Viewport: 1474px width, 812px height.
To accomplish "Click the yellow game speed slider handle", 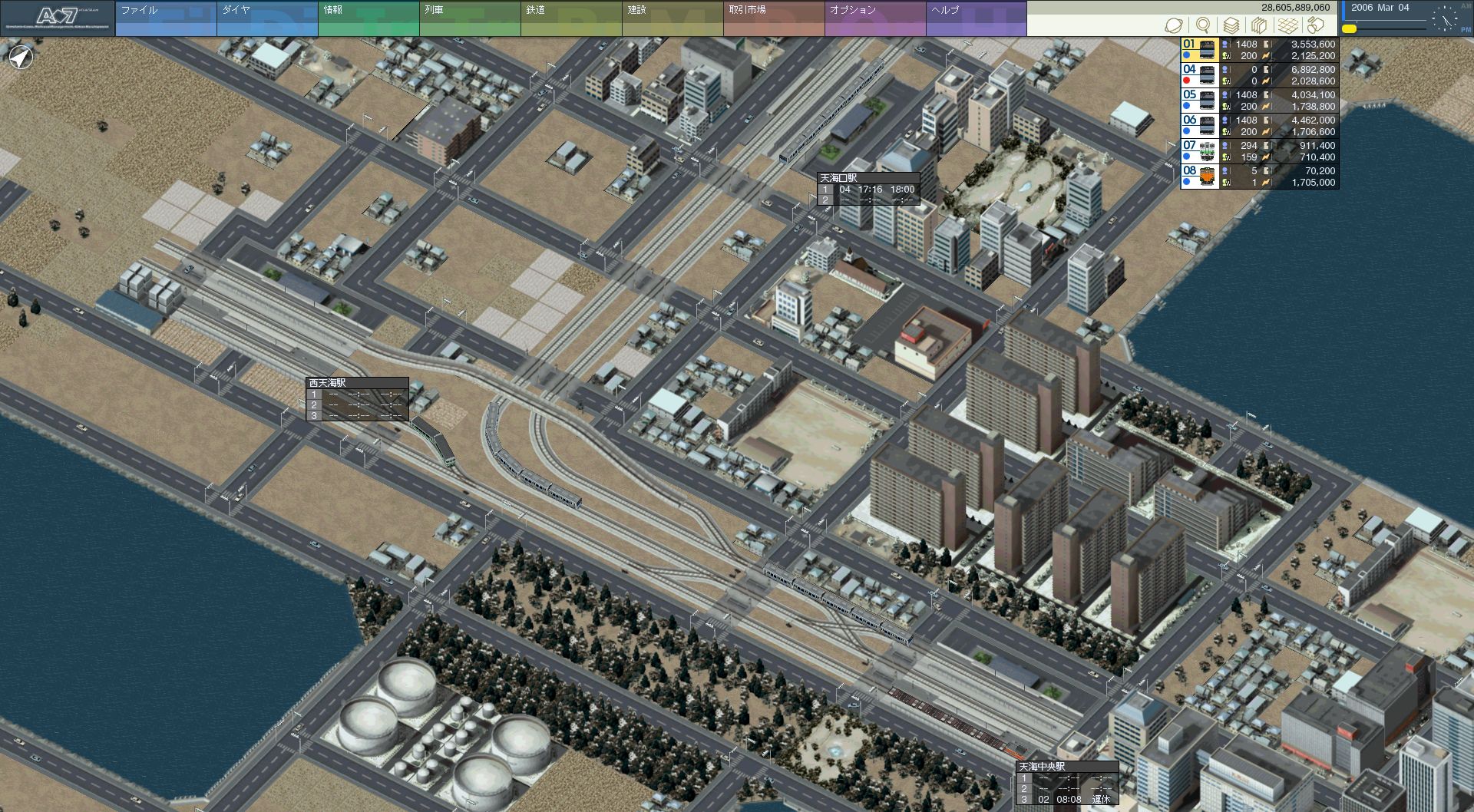I will pos(1349,29).
